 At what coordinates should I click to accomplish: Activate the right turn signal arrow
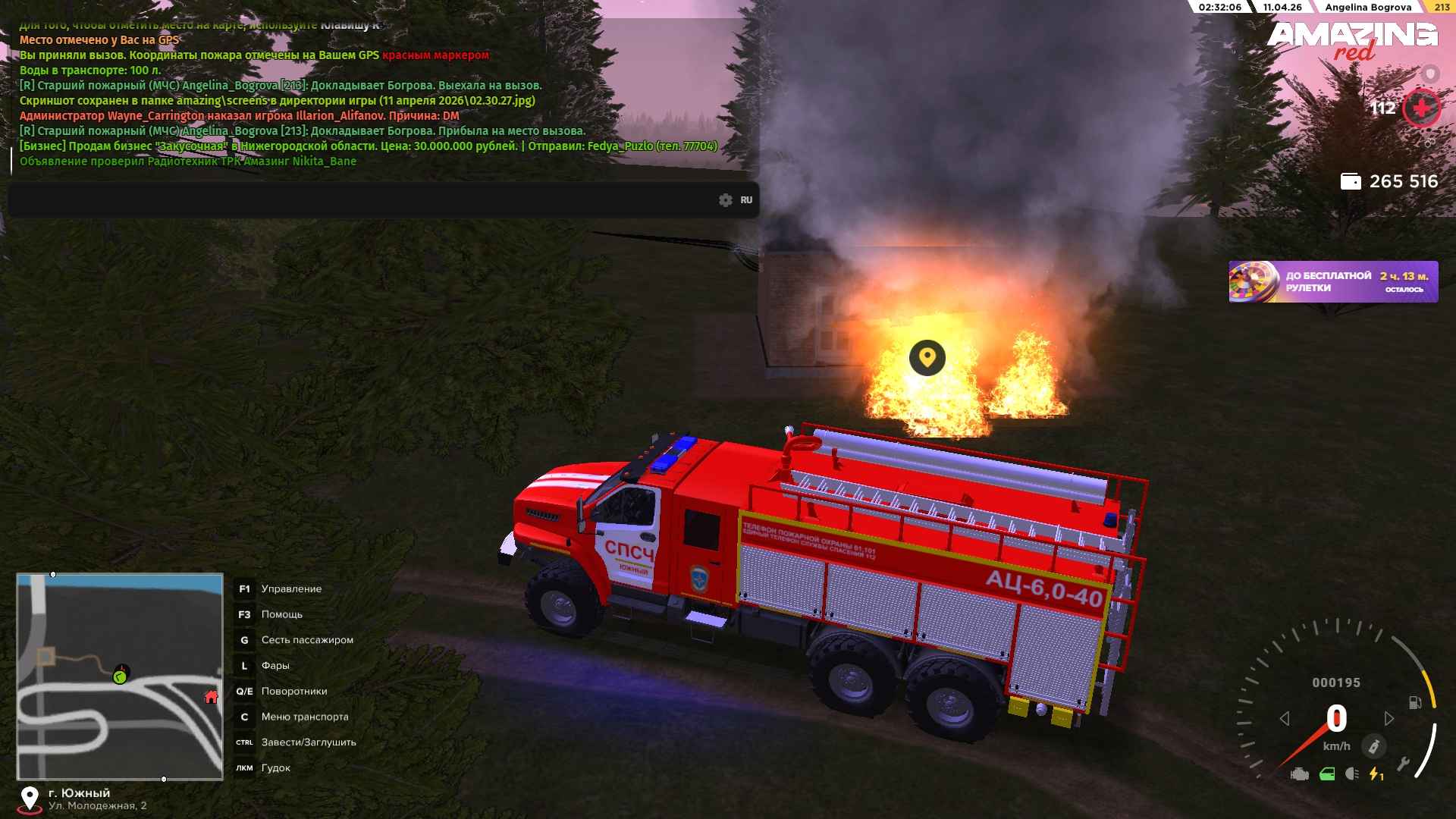[x=1389, y=718]
